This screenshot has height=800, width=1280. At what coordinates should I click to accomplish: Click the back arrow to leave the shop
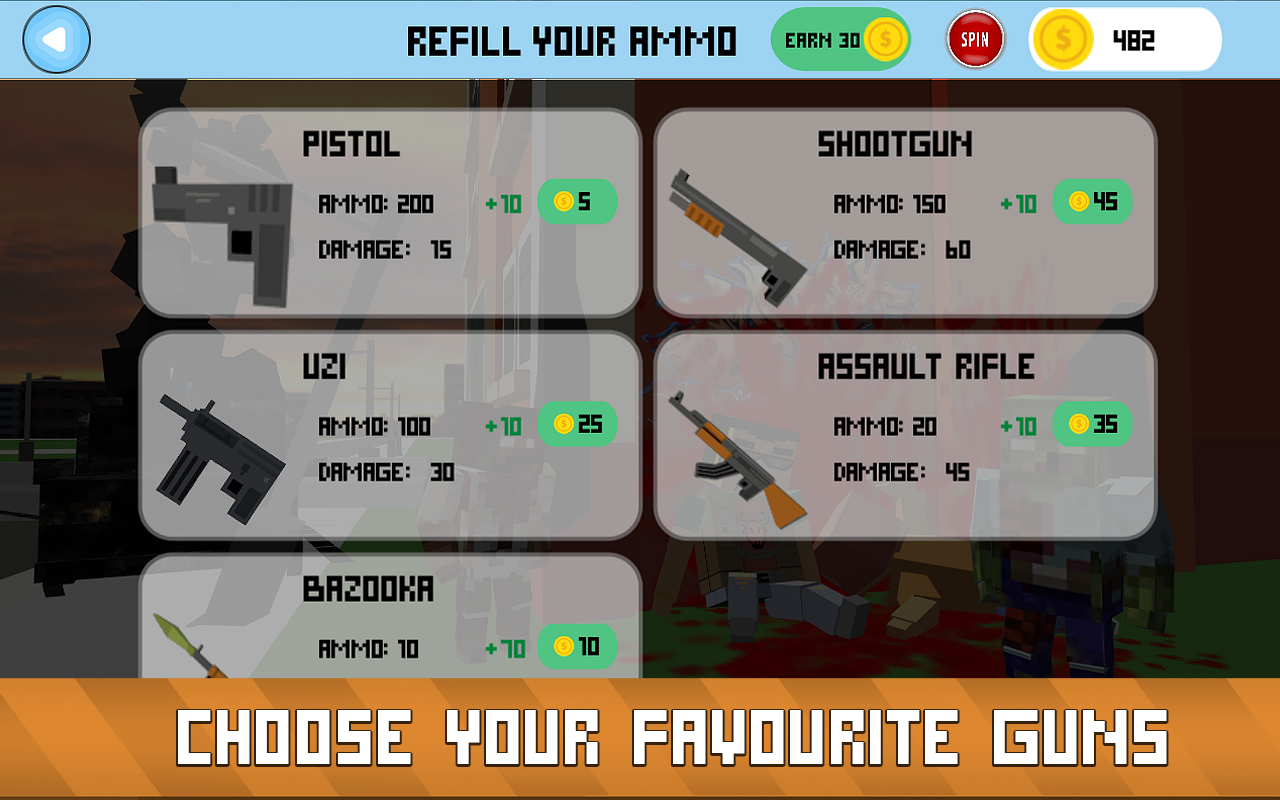[57, 39]
